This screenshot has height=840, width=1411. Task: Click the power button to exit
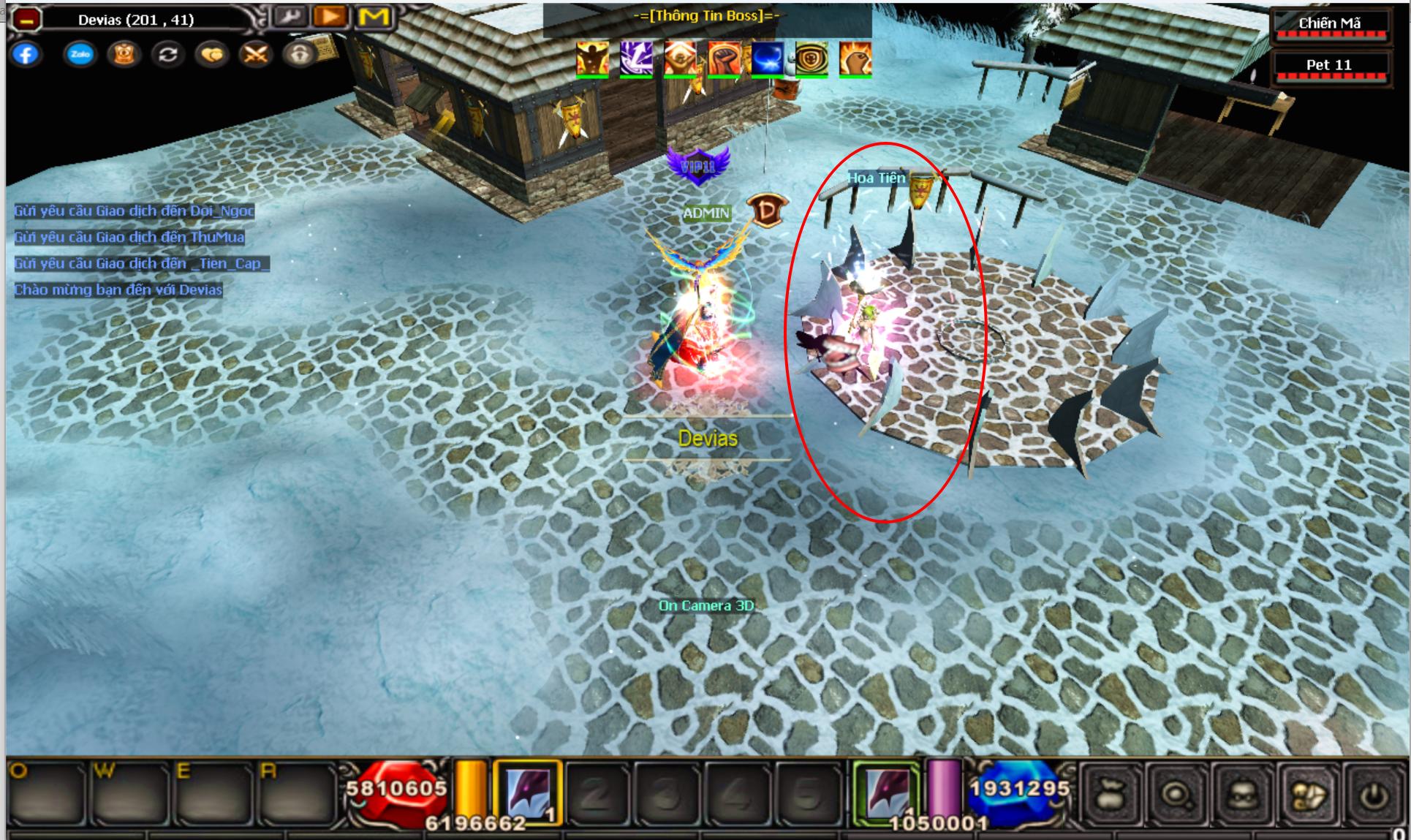[x=1374, y=795]
